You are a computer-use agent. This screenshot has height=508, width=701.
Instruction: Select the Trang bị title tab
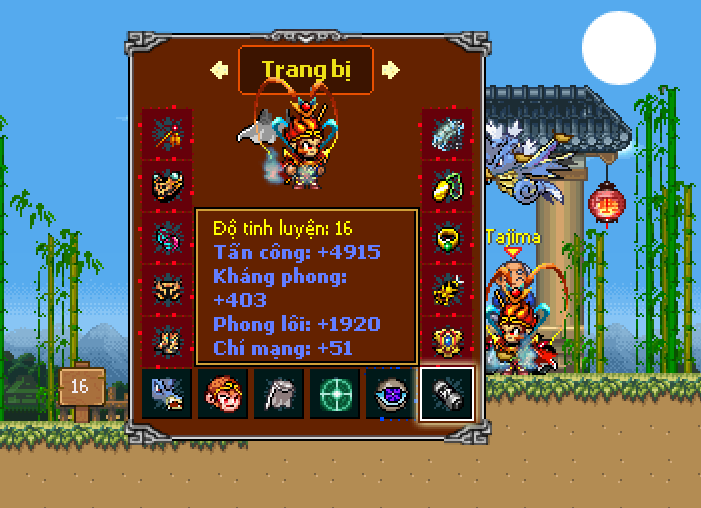tap(305, 70)
